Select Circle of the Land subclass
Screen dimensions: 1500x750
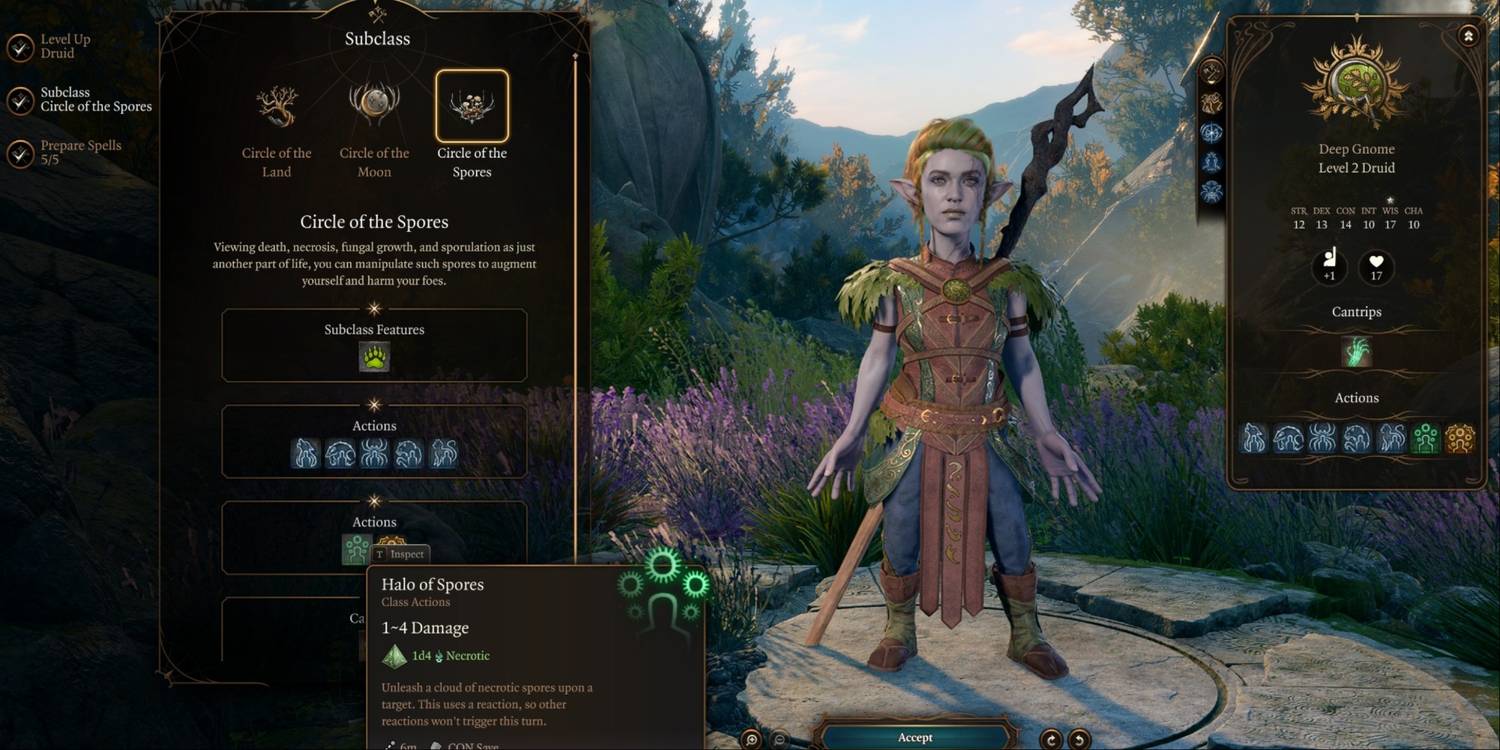[x=277, y=107]
